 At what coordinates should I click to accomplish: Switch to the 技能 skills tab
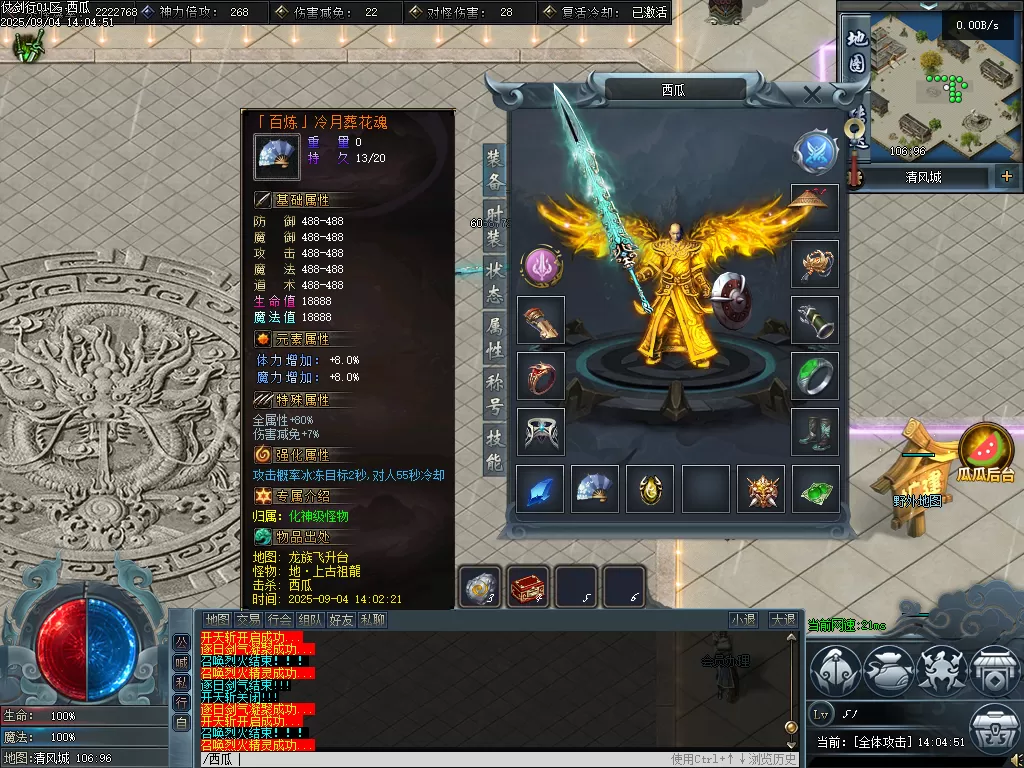[495, 450]
